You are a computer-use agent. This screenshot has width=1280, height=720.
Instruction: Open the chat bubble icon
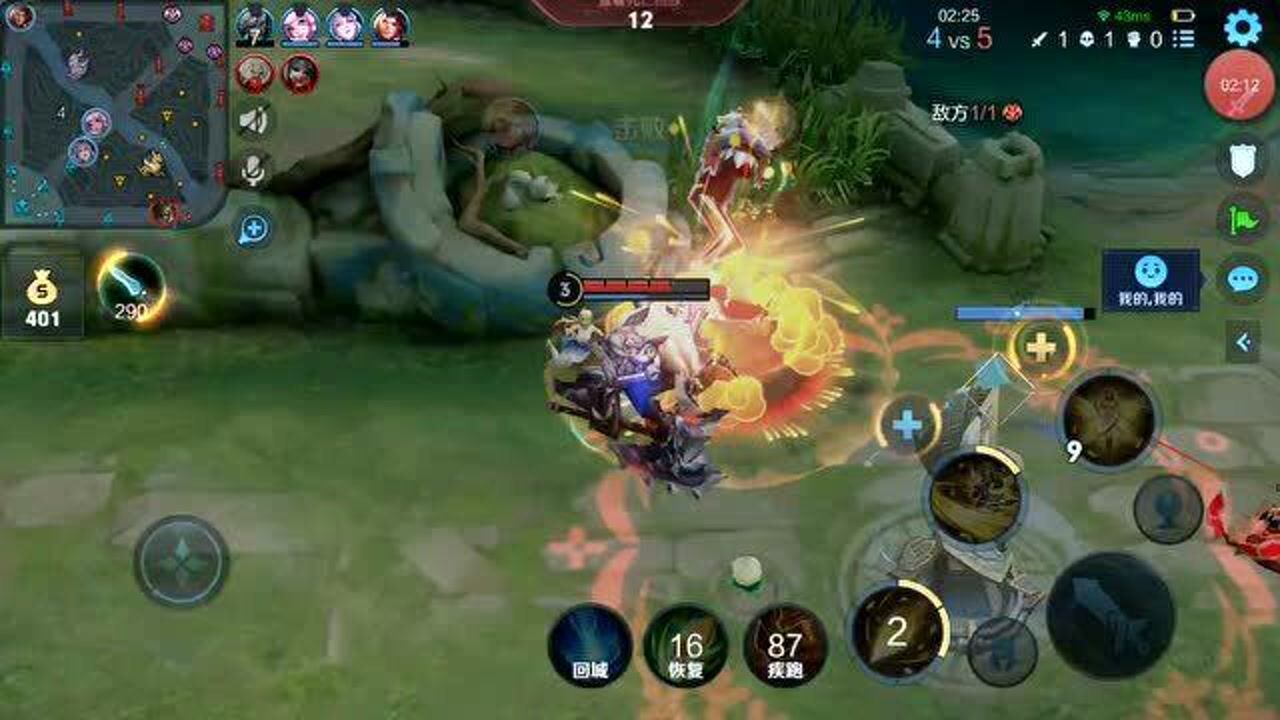point(1242,279)
